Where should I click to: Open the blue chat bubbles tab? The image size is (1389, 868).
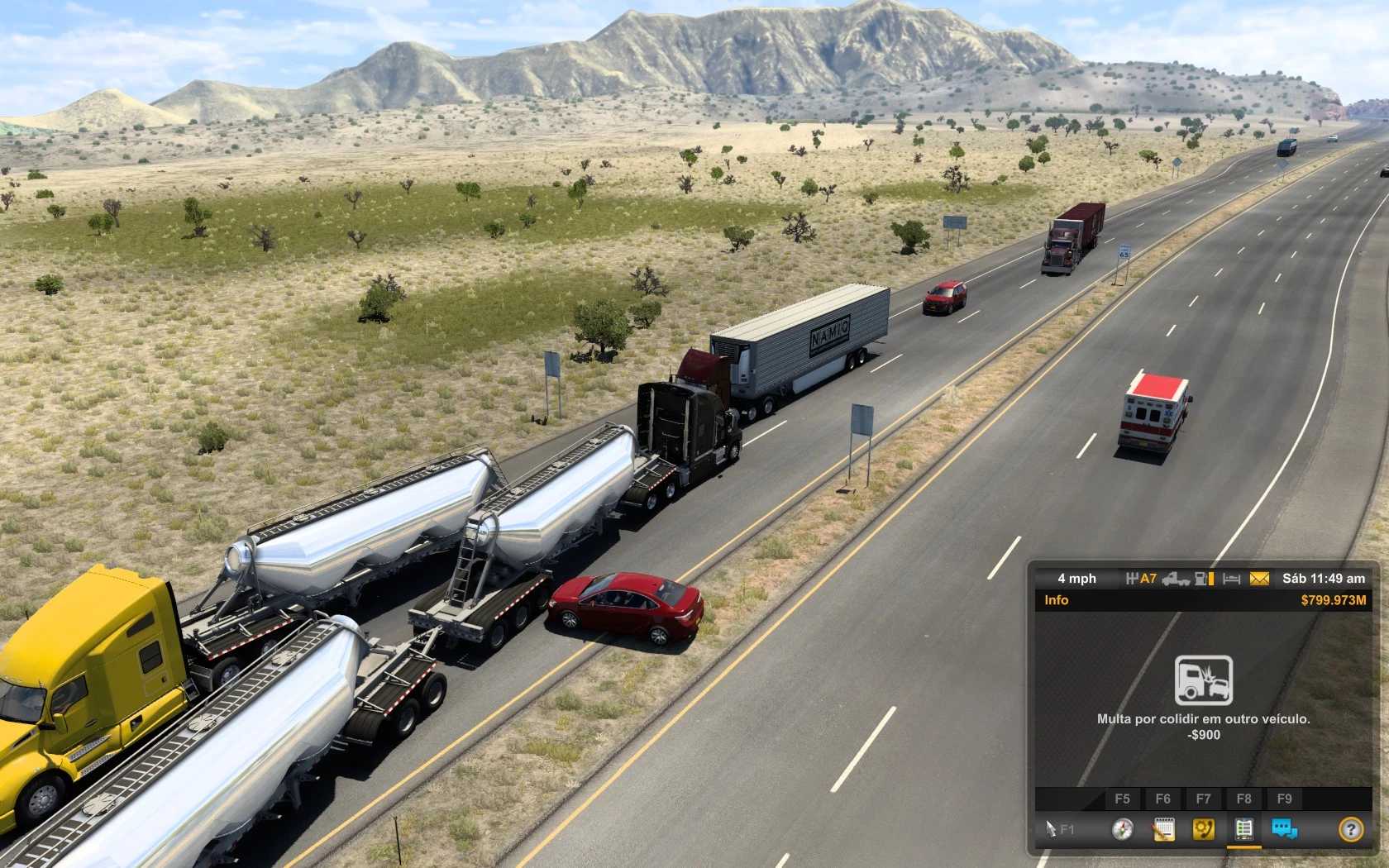pos(1284,829)
